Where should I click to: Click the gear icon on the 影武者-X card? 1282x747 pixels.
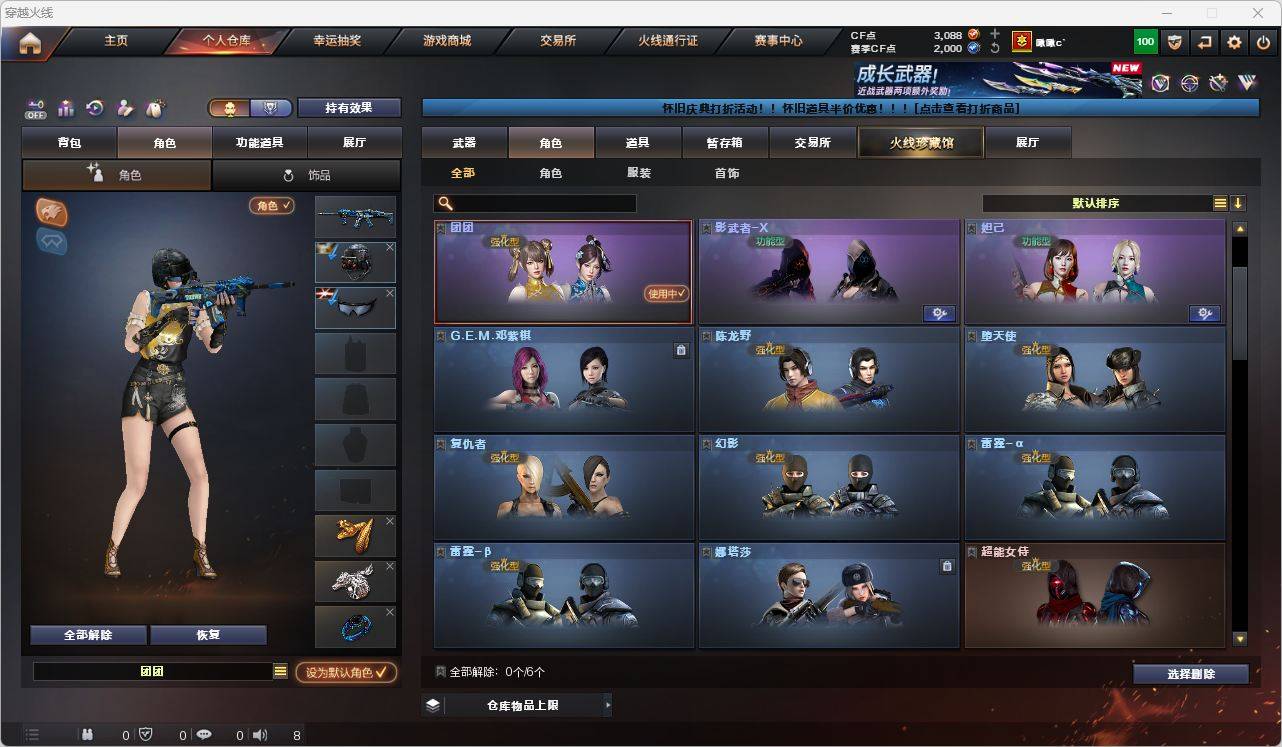939,313
